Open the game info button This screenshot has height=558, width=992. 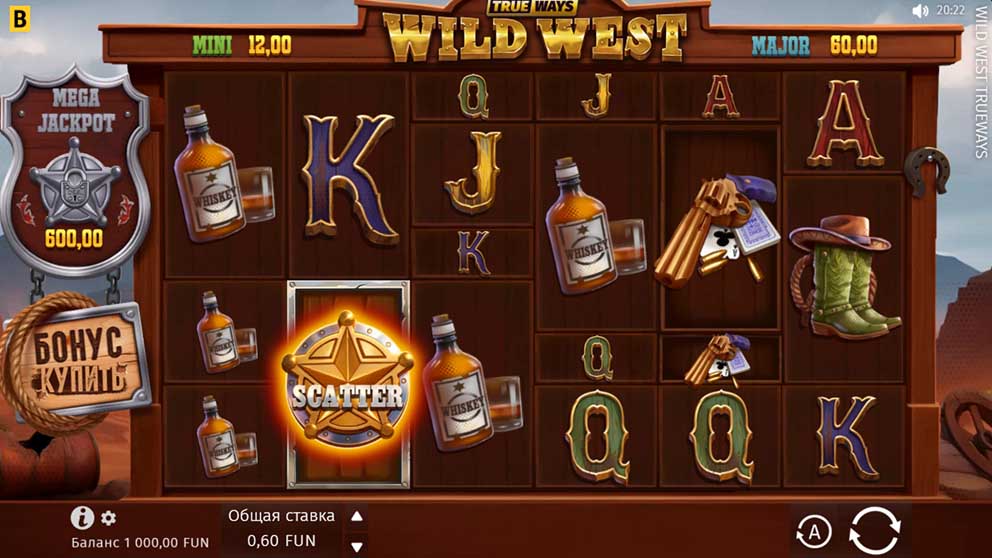click(82, 518)
